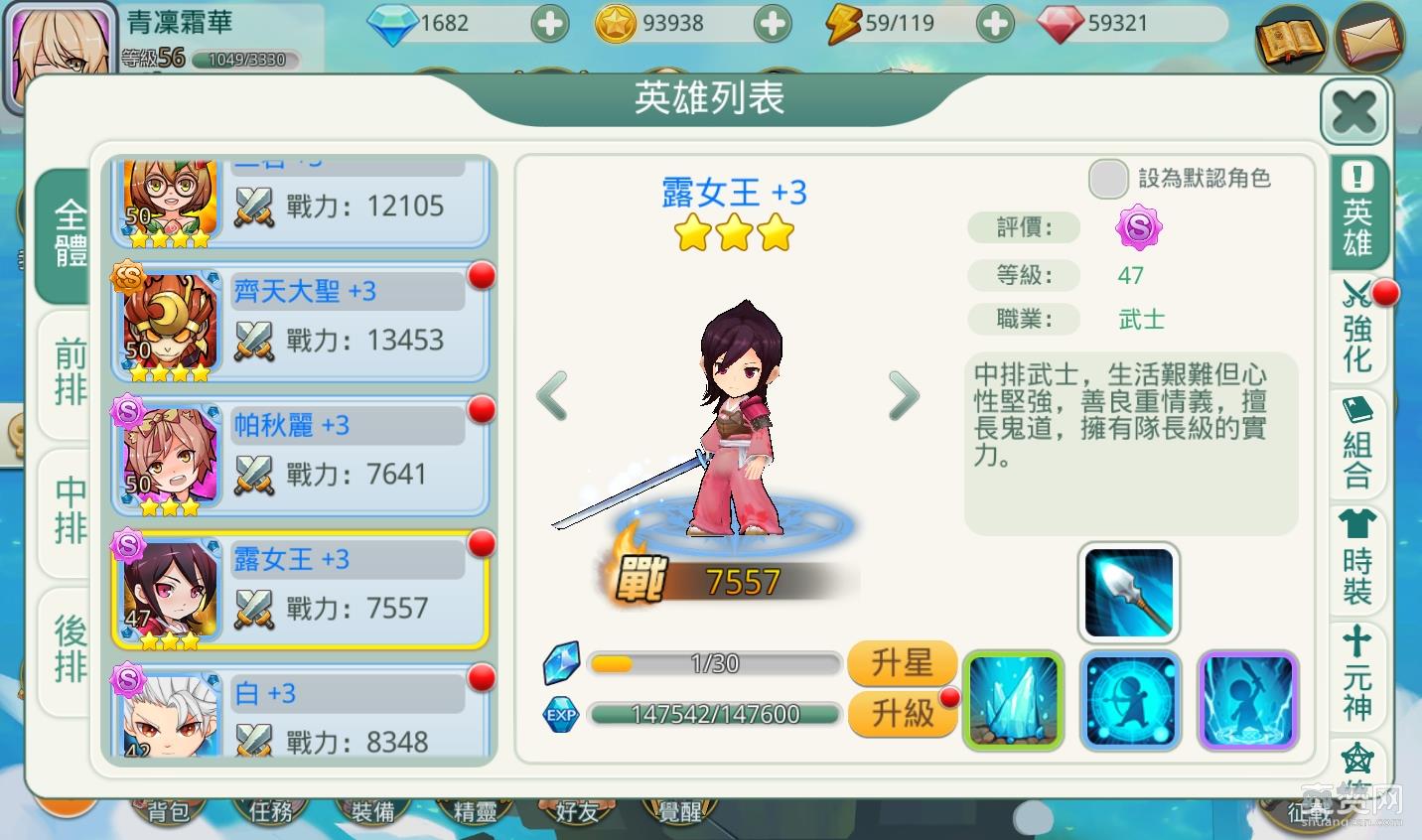Select 齊天大聖 +3 from the hero list

pyautogui.click(x=301, y=324)
